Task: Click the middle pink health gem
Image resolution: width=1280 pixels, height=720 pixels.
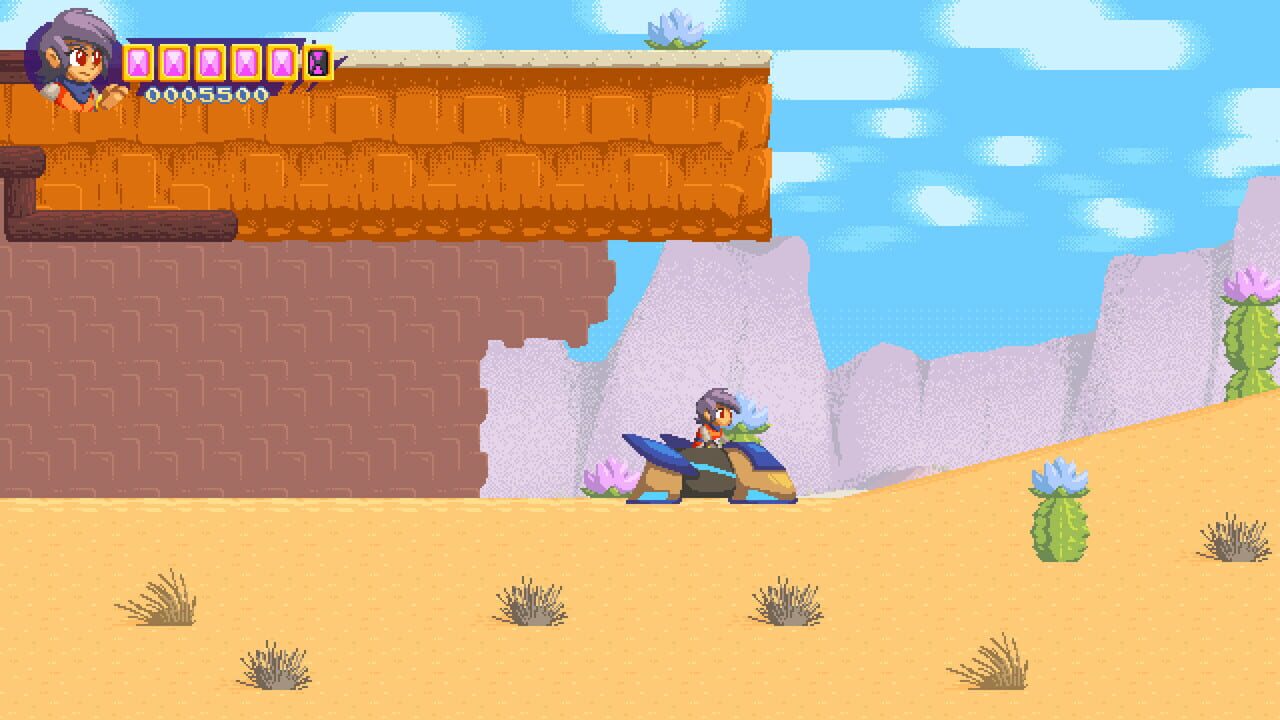Action: point(212,62)
